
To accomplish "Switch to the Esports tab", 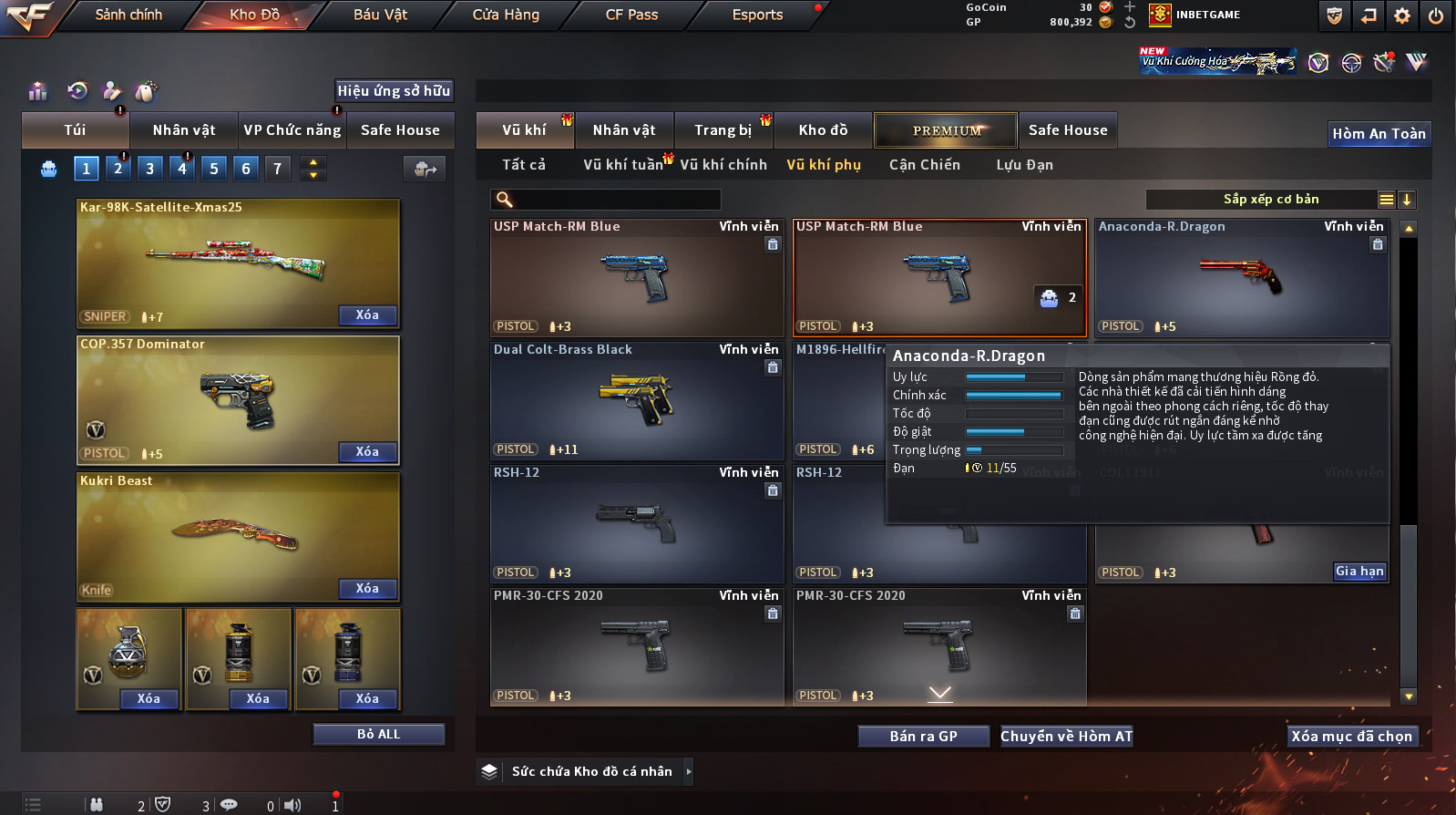I will coord(757,15).
